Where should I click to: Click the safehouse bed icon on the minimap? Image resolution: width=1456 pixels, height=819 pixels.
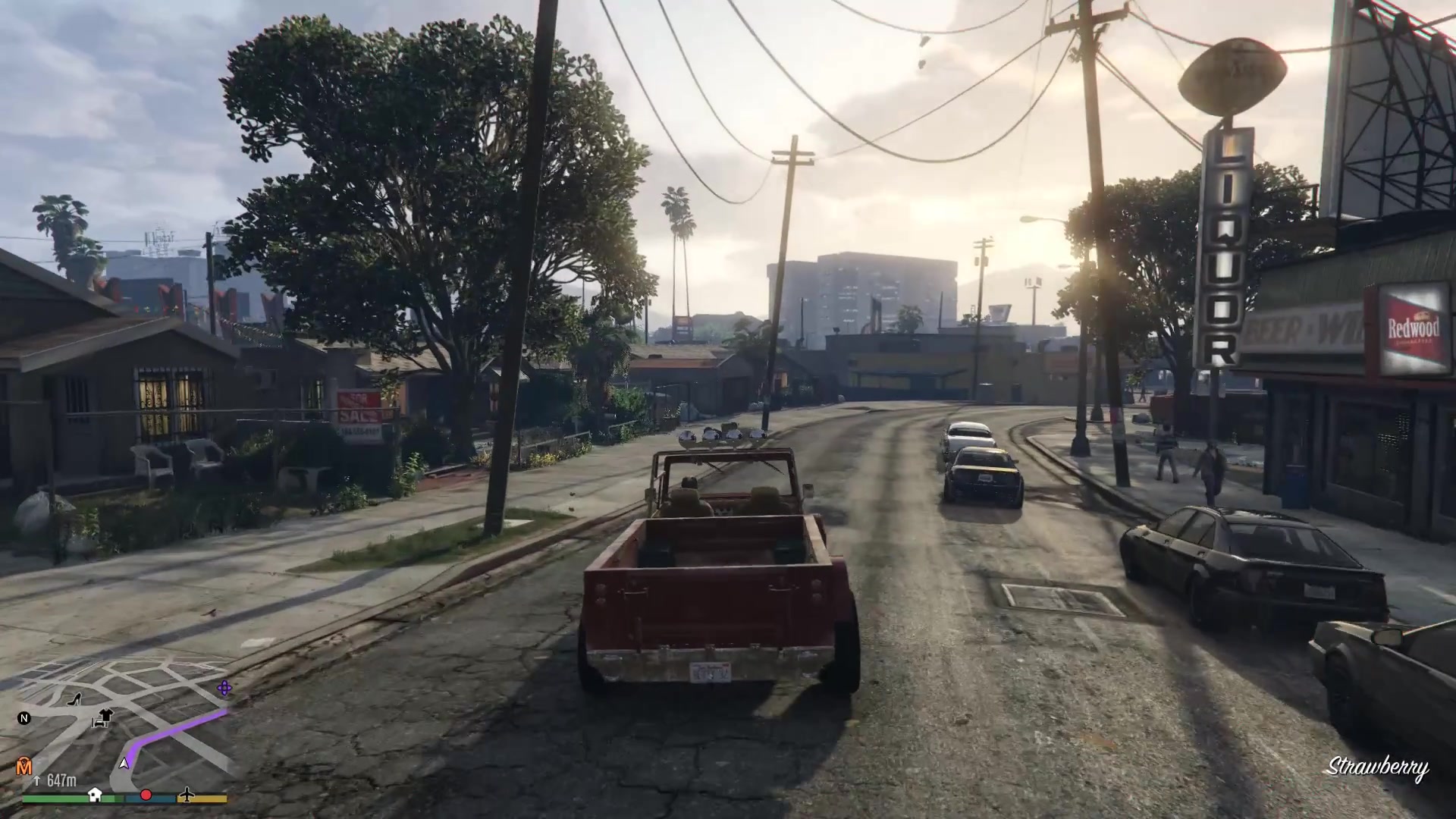(x=99, y=723)
